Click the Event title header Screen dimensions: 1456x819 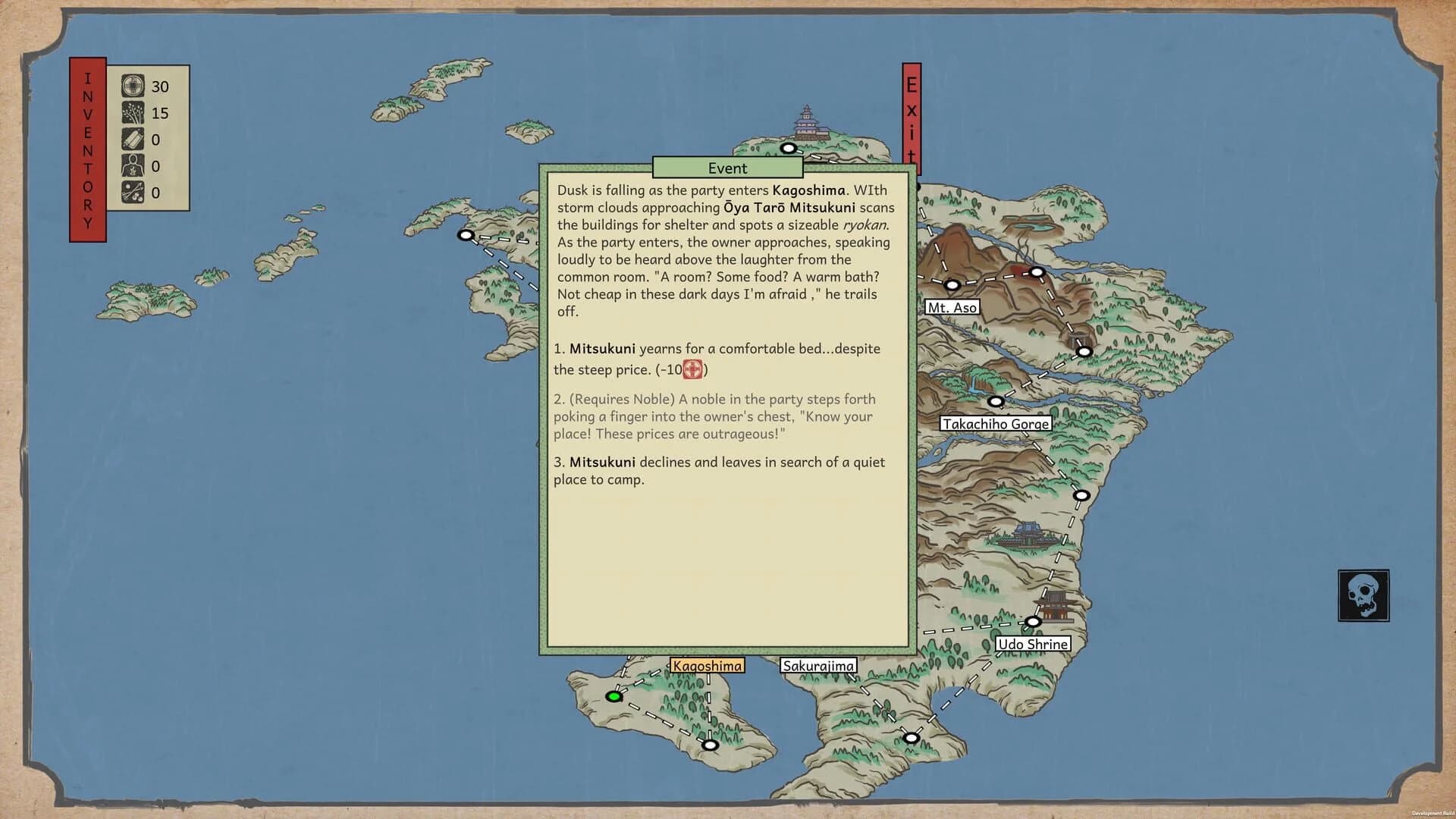[726, 168]
